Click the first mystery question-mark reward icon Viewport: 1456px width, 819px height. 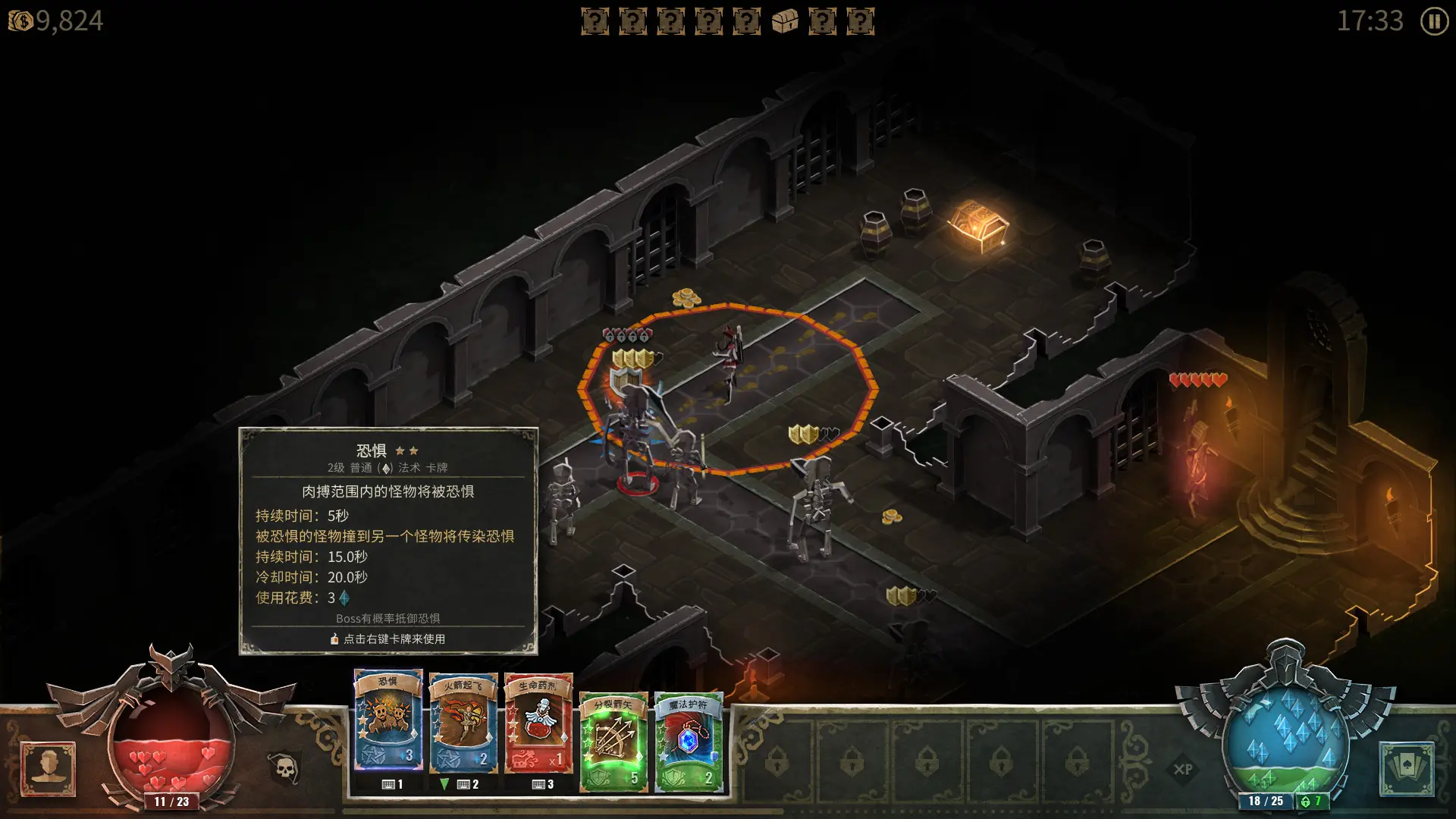tap(595, 20)
